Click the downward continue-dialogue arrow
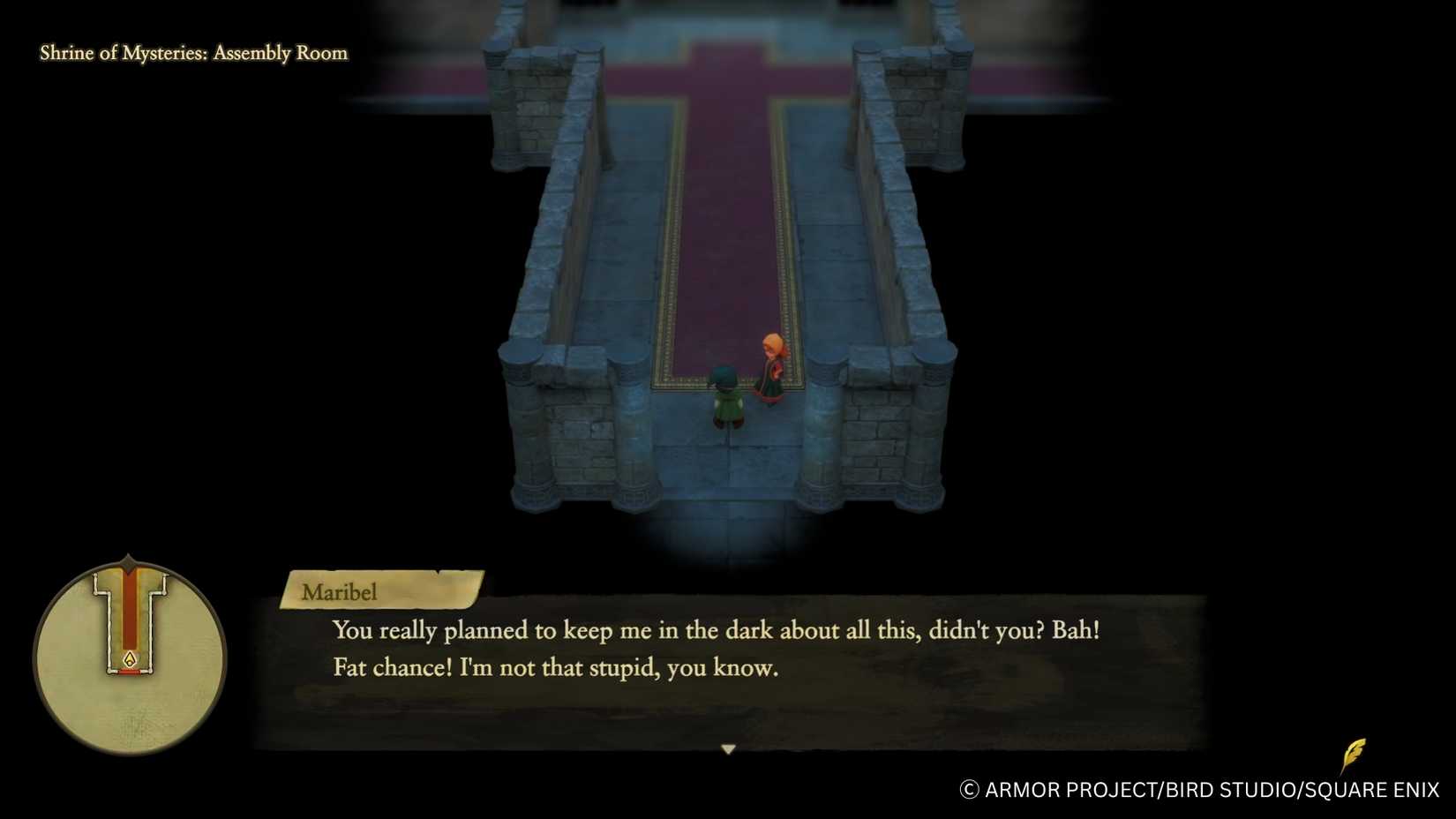 coord(729,747)
